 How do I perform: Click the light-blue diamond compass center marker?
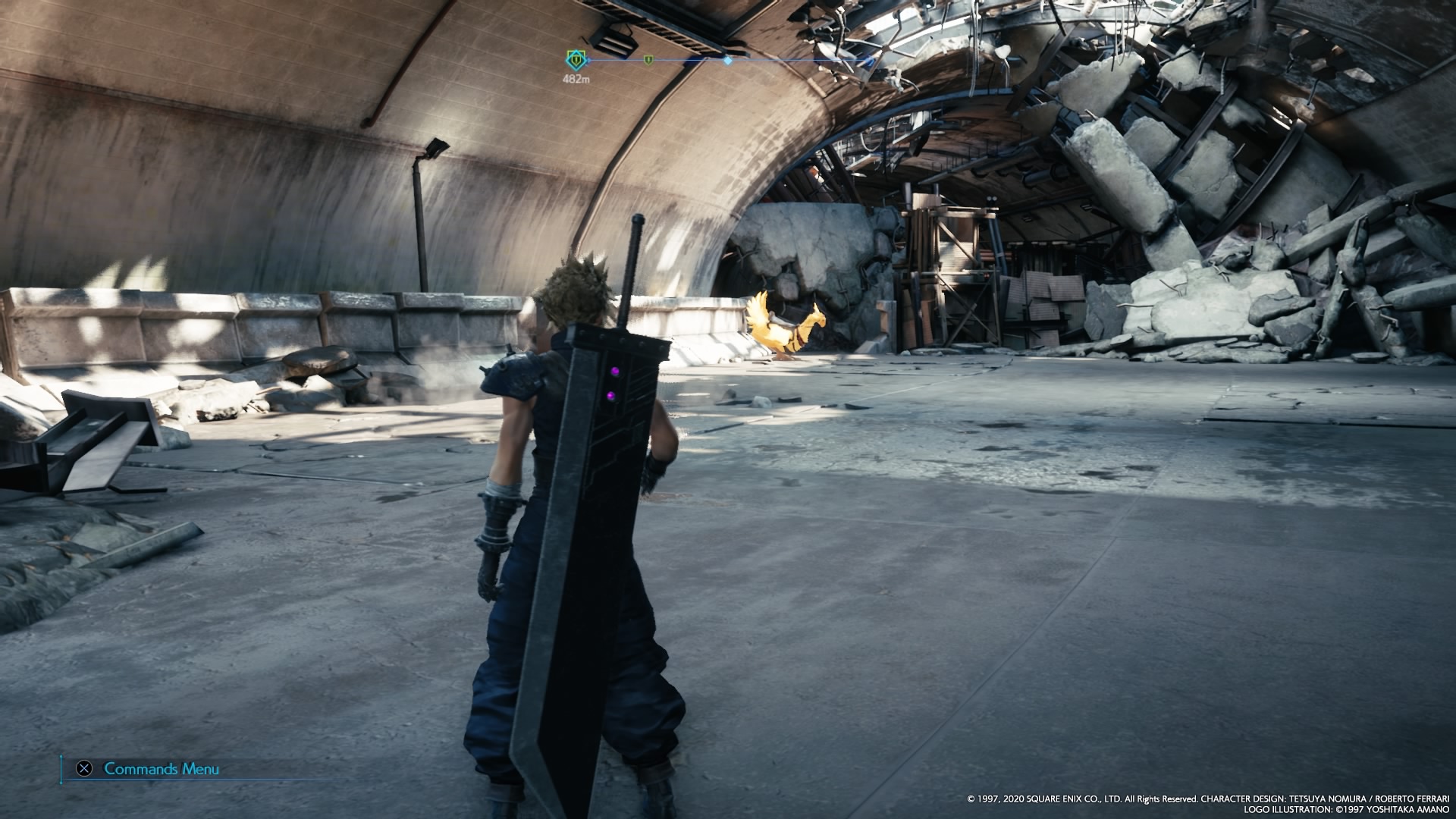point(728,59)
